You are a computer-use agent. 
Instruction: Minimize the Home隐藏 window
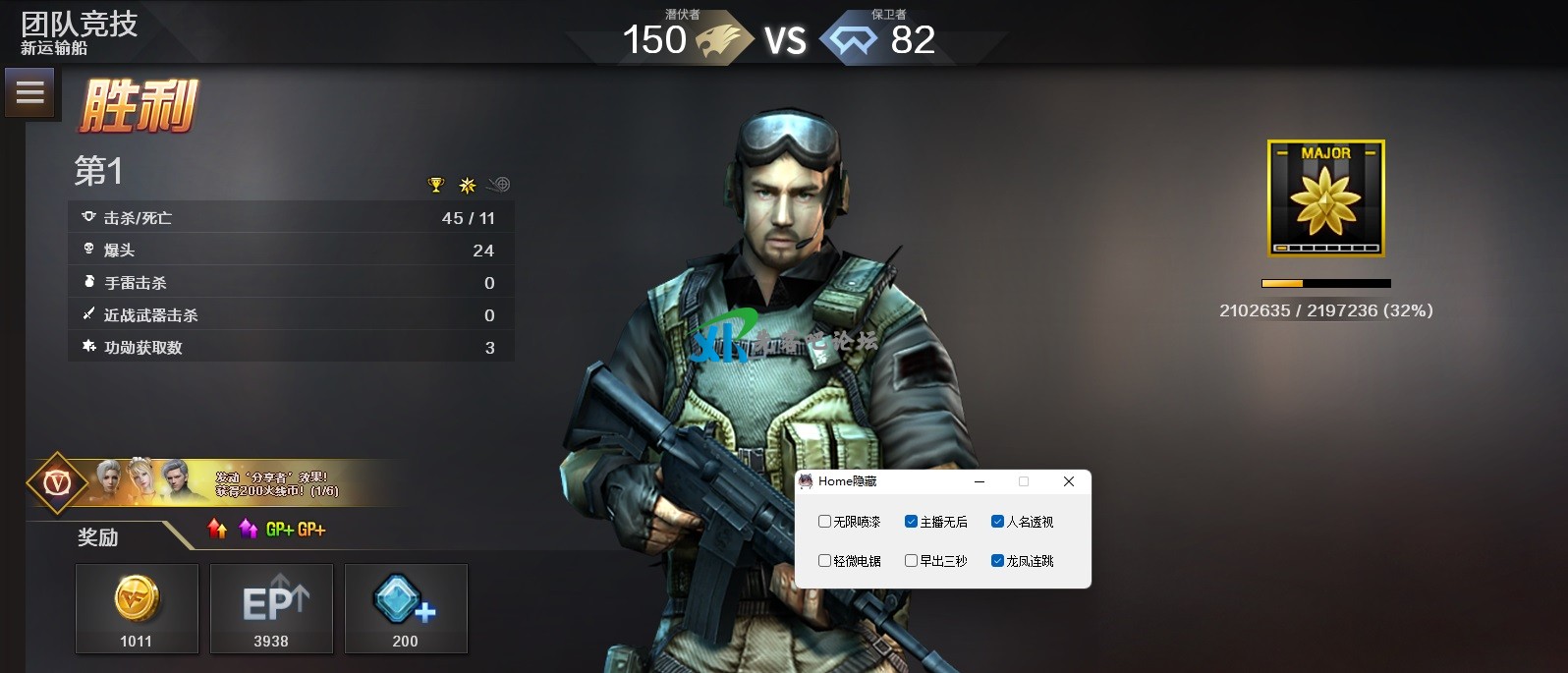tap(980, 481)
